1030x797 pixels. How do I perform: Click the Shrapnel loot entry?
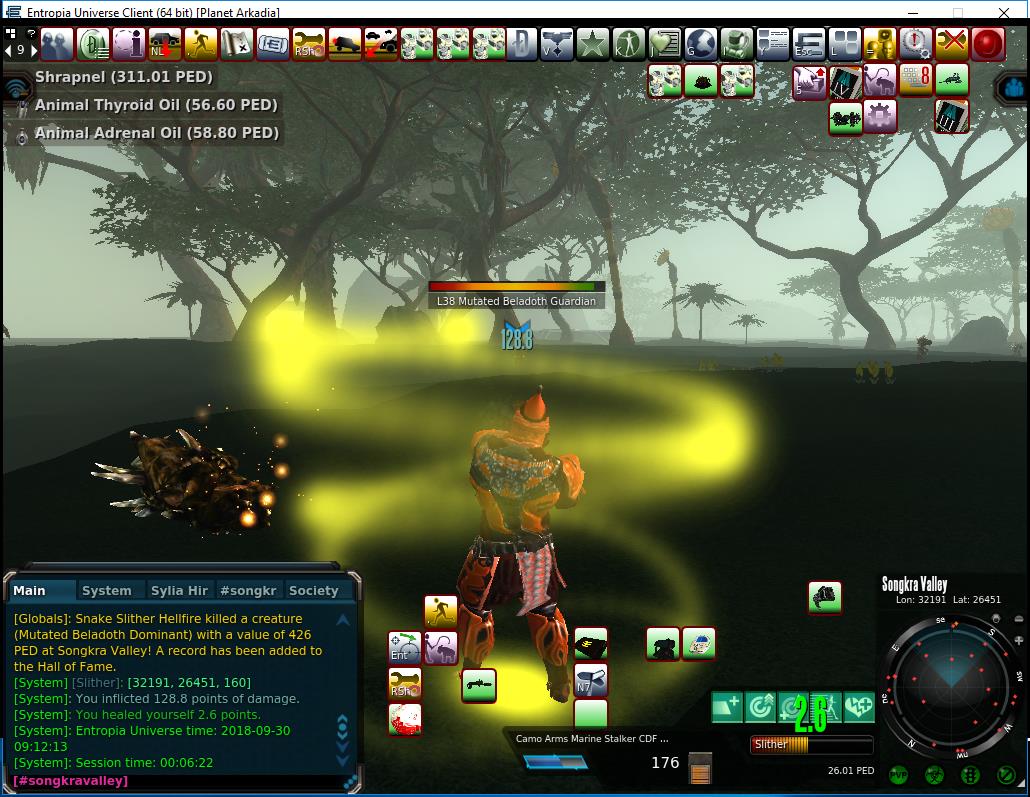coord(123,77)
